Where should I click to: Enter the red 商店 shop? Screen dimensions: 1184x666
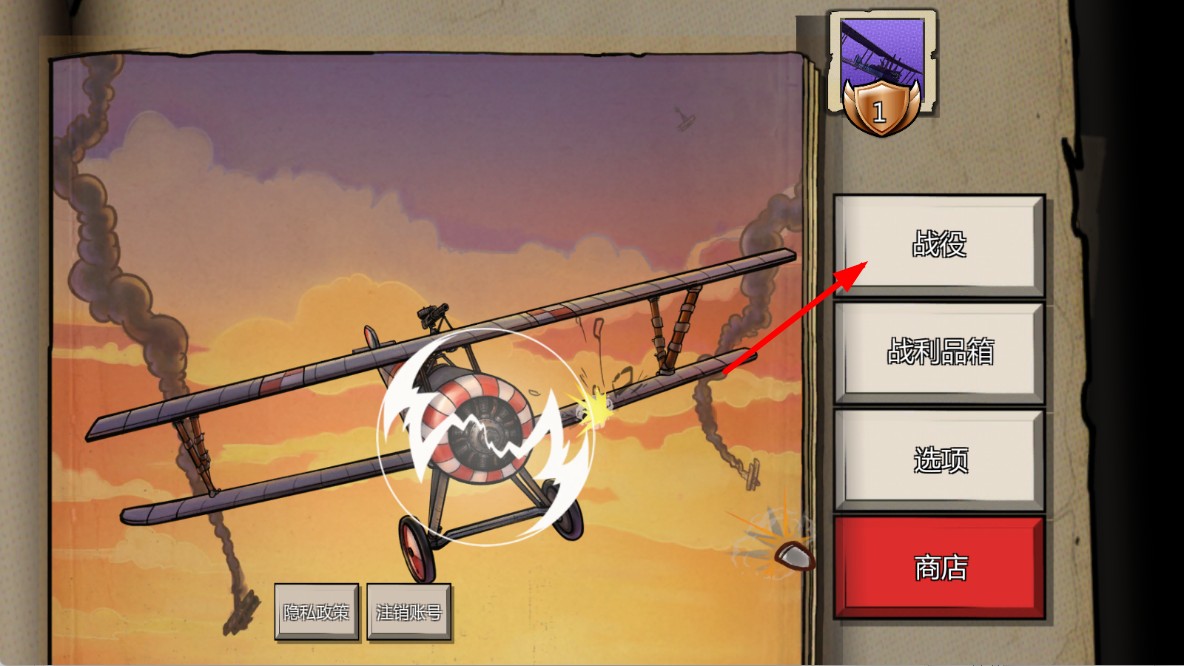pos(939,567)
